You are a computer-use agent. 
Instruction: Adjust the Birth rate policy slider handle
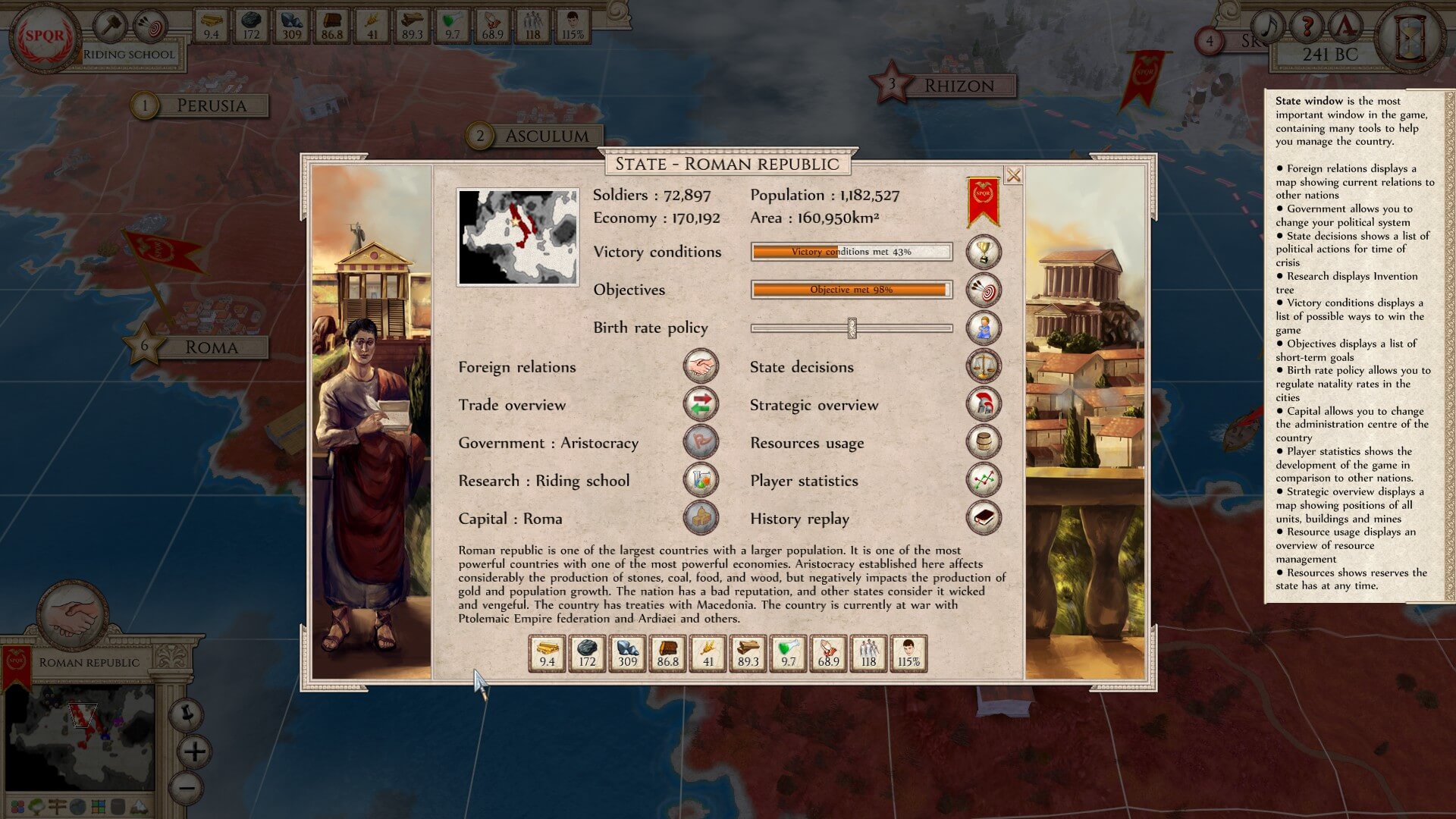pyautogui.click(x=852, y=328)
